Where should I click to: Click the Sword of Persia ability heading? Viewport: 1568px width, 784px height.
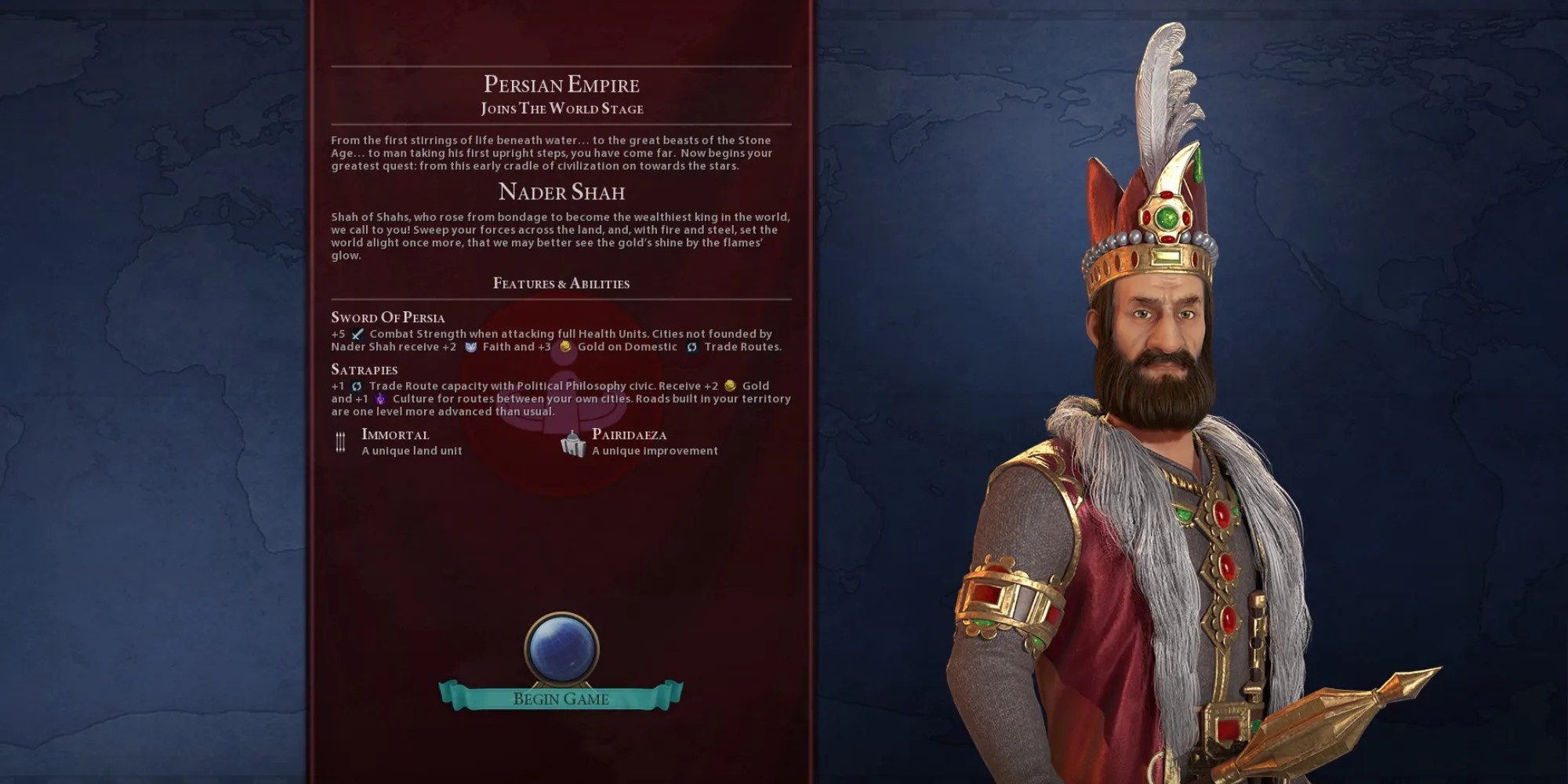(387, 317)
